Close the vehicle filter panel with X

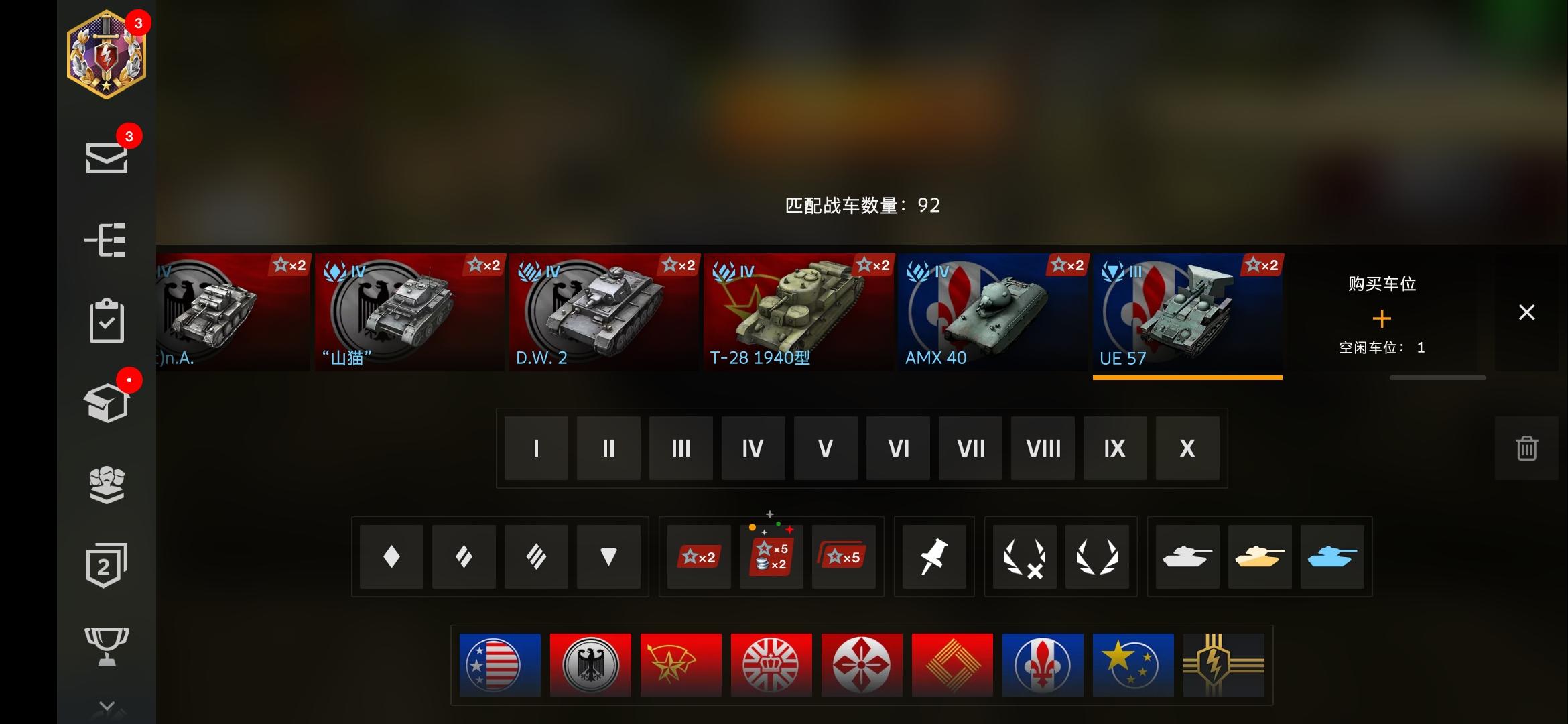point(1526,312)
